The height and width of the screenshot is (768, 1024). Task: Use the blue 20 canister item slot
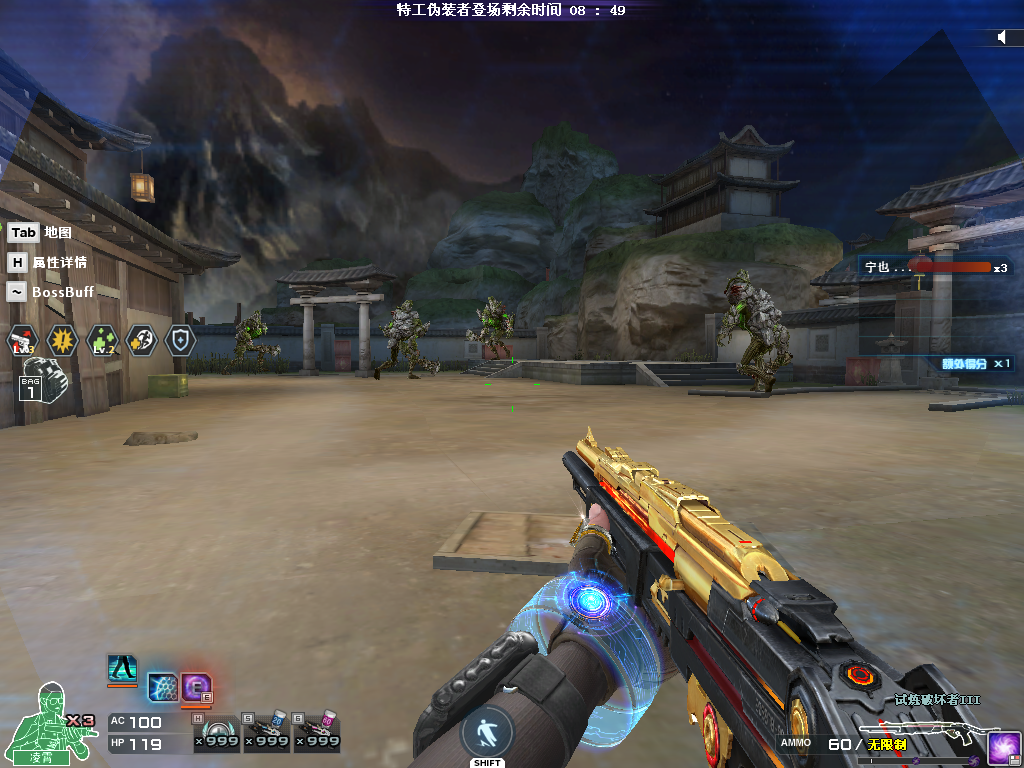click(x=266, y=733)
